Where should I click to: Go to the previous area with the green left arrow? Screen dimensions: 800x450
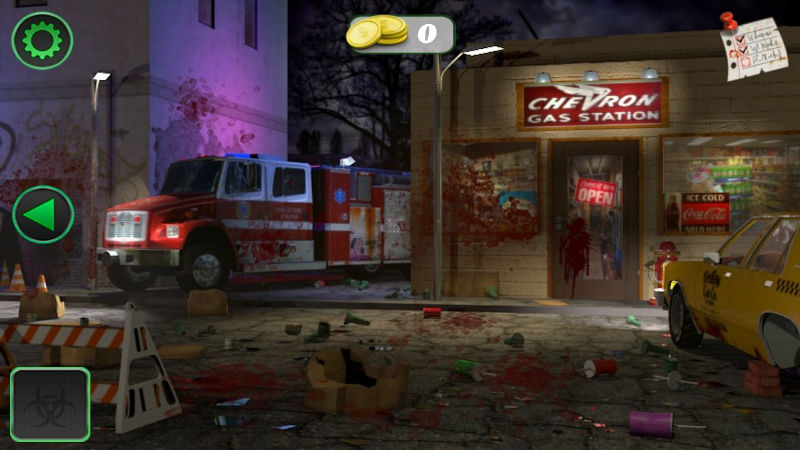pyautogui.click(x=42, y=214)
